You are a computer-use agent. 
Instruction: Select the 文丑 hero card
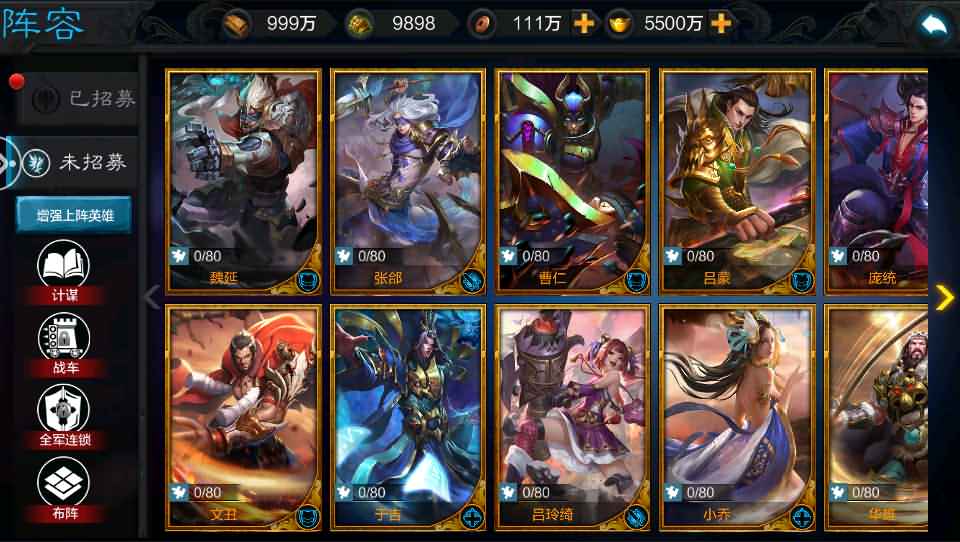[x=244, y=416]
